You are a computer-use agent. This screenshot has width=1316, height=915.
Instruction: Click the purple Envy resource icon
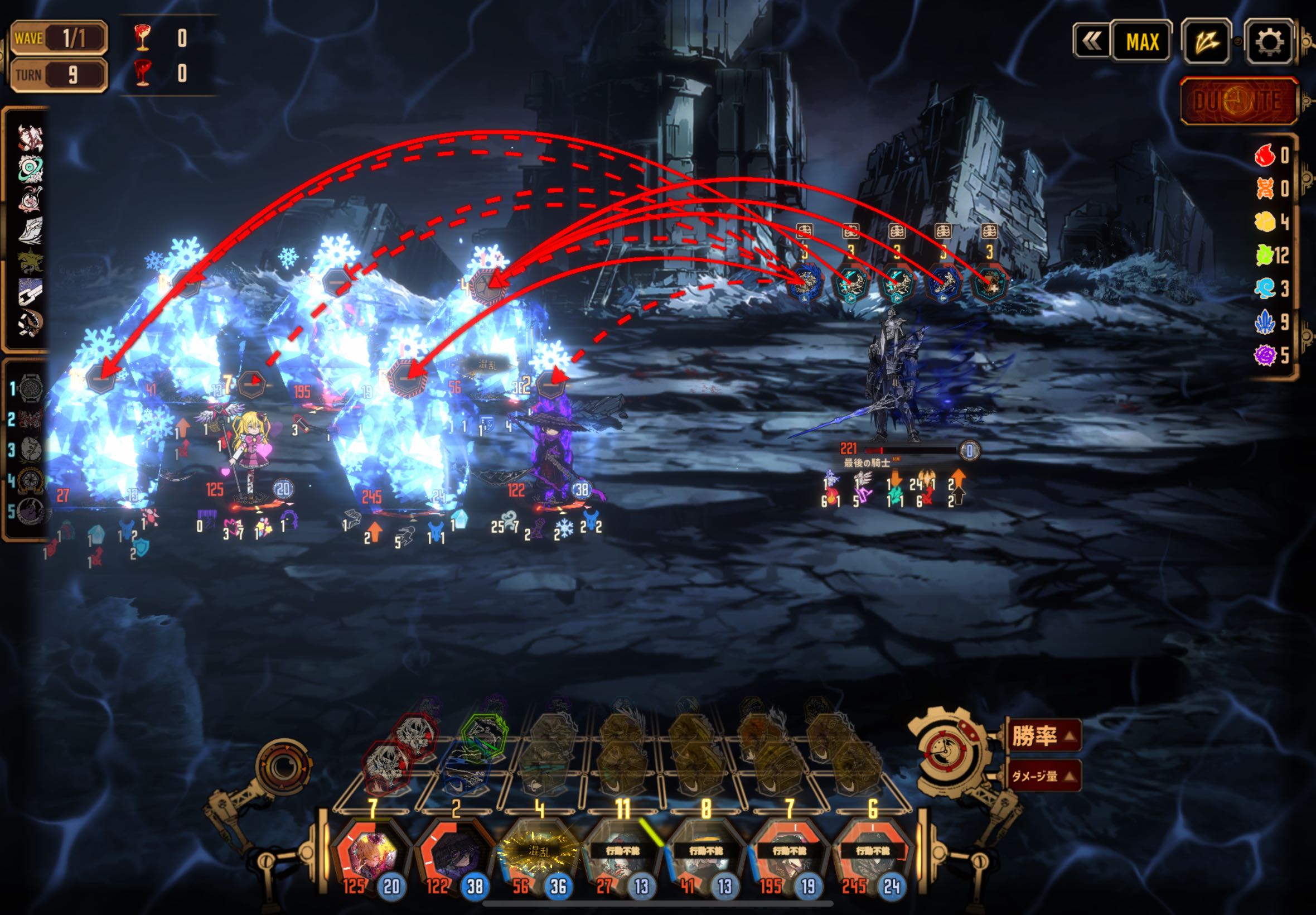pyautogui.click(x=1265, y=355)
